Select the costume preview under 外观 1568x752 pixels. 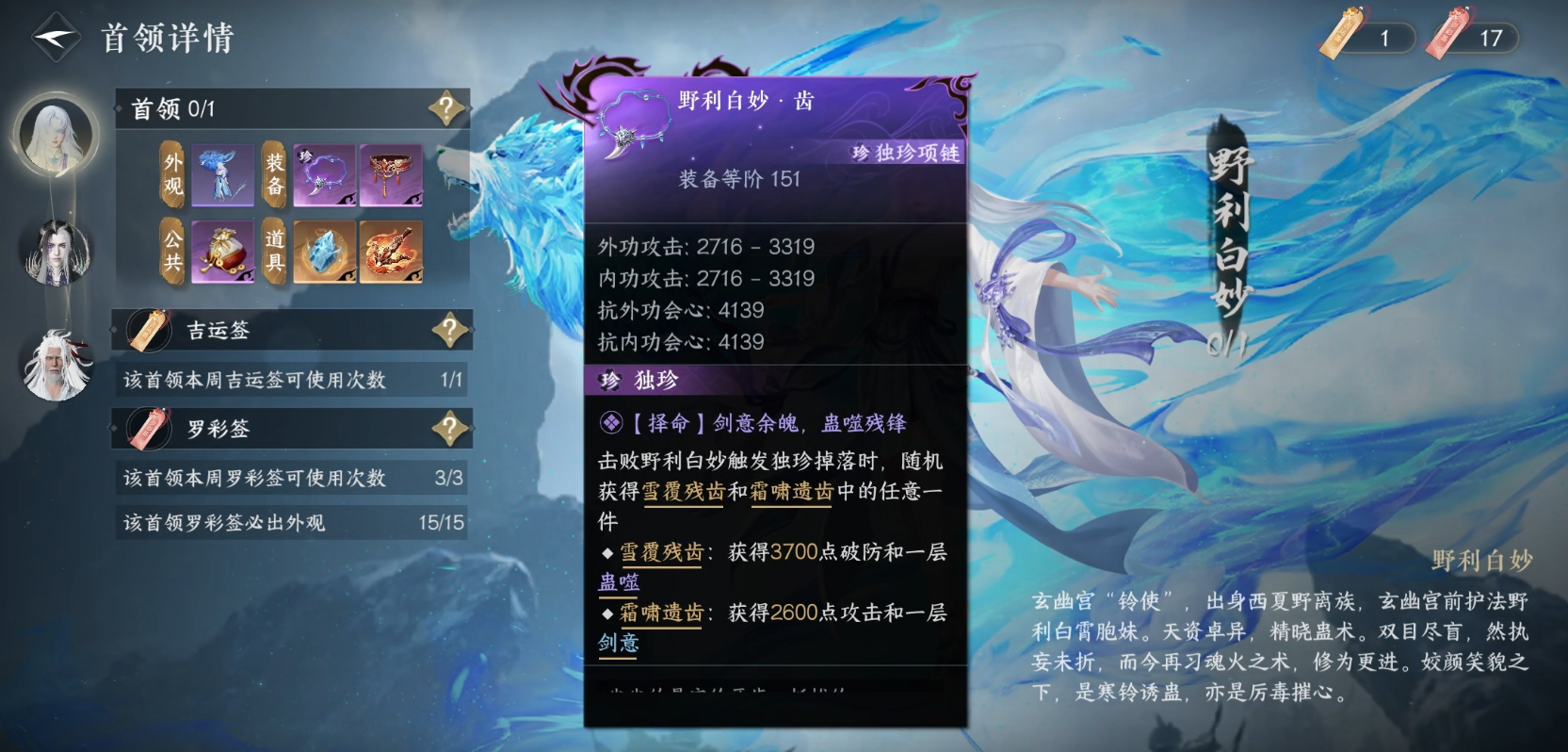pos(221,174)
